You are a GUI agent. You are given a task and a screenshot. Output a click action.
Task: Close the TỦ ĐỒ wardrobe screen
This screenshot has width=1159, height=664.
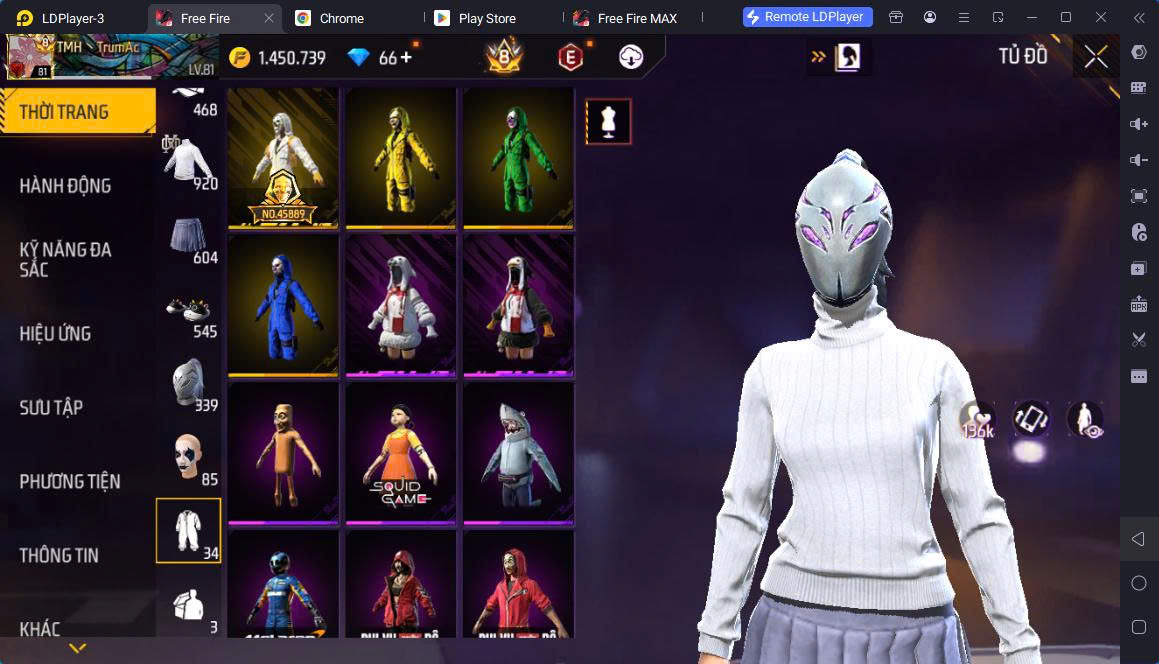1096,57
